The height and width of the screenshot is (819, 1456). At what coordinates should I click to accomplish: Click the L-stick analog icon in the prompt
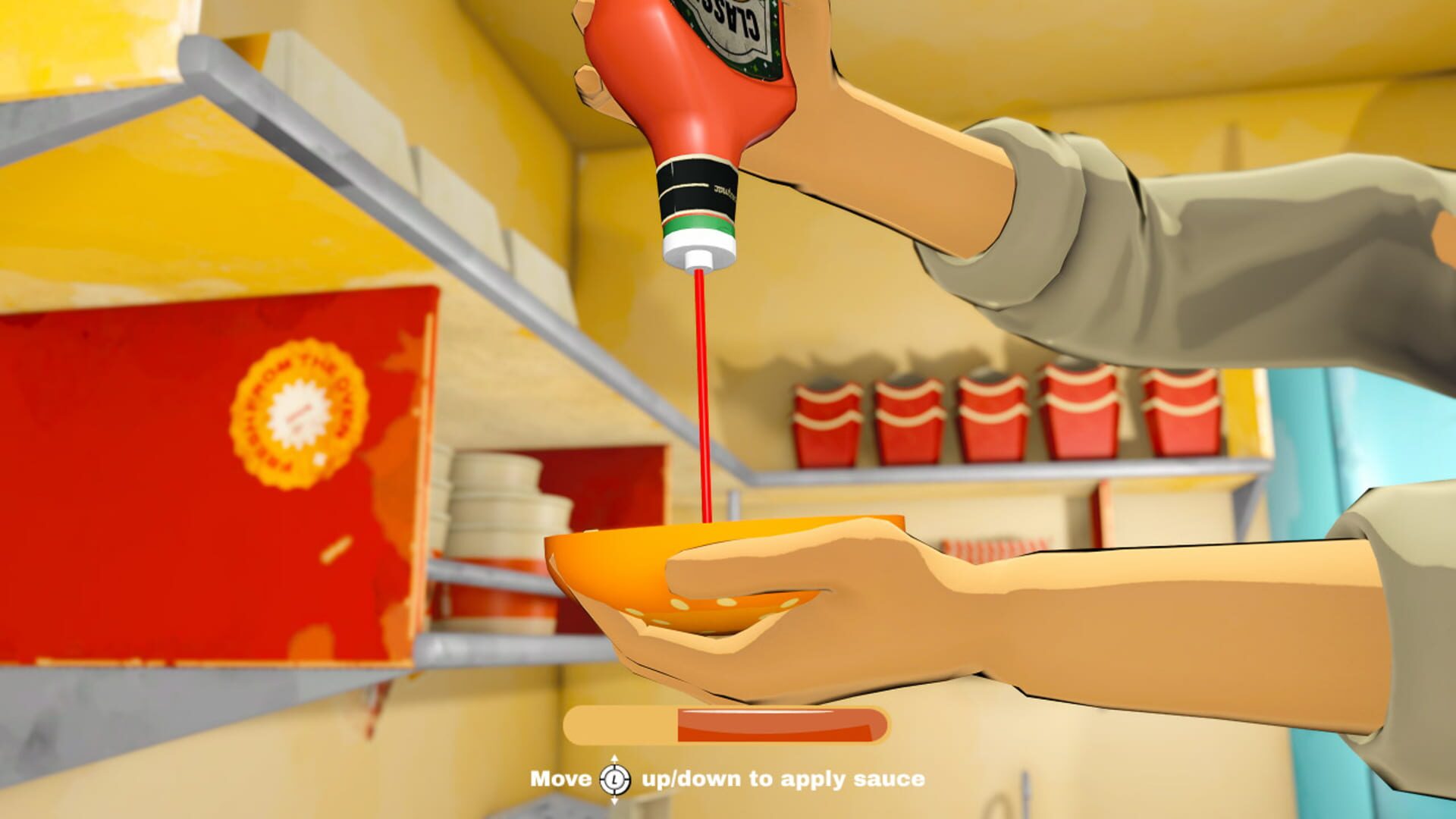(616, 780)
